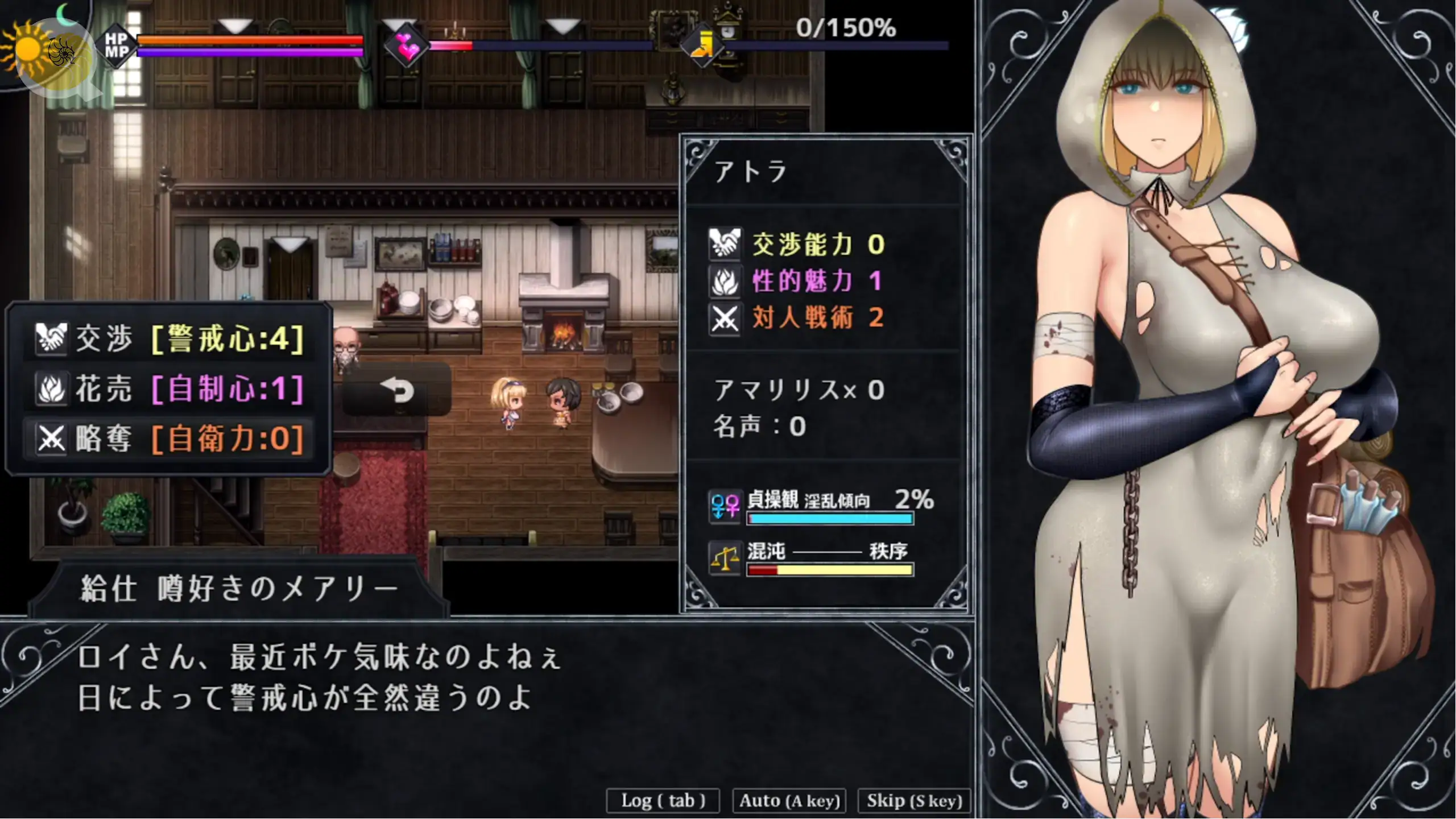
Task: Pick the 略奪 plunder option
Action: click(x=169, y=439)
